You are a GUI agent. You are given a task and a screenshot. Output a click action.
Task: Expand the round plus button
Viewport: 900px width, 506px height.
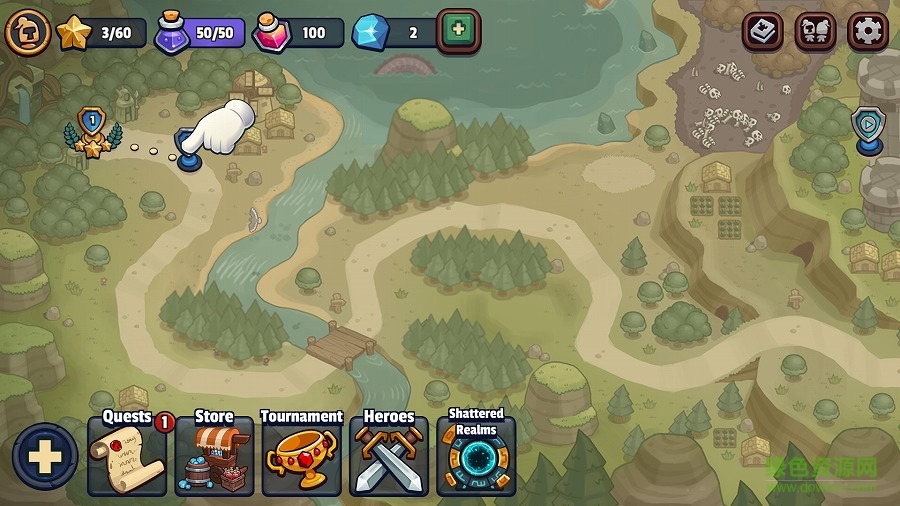coord(45,457)
